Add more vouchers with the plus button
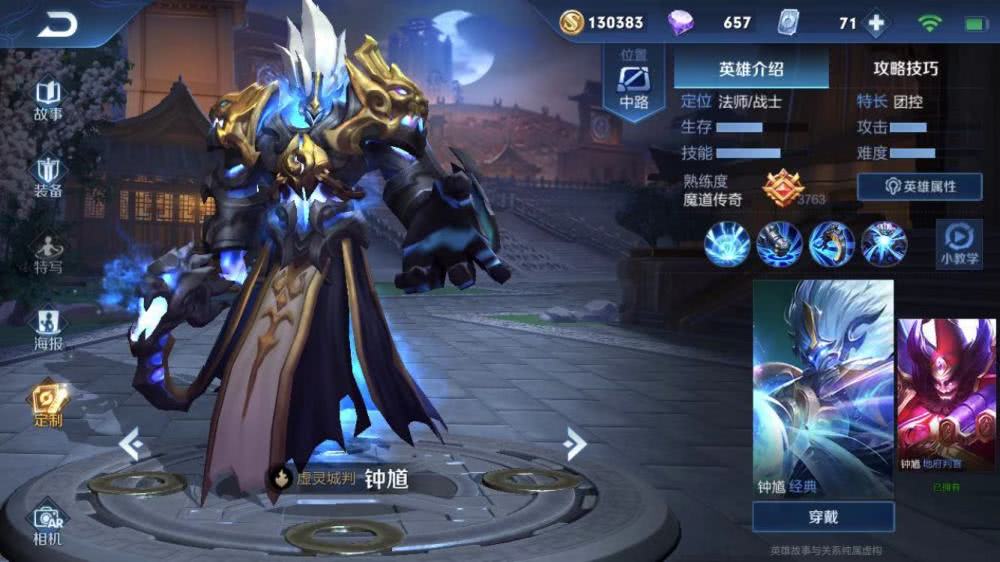Viewport: 1000px width, 562px height. (876, 23)
